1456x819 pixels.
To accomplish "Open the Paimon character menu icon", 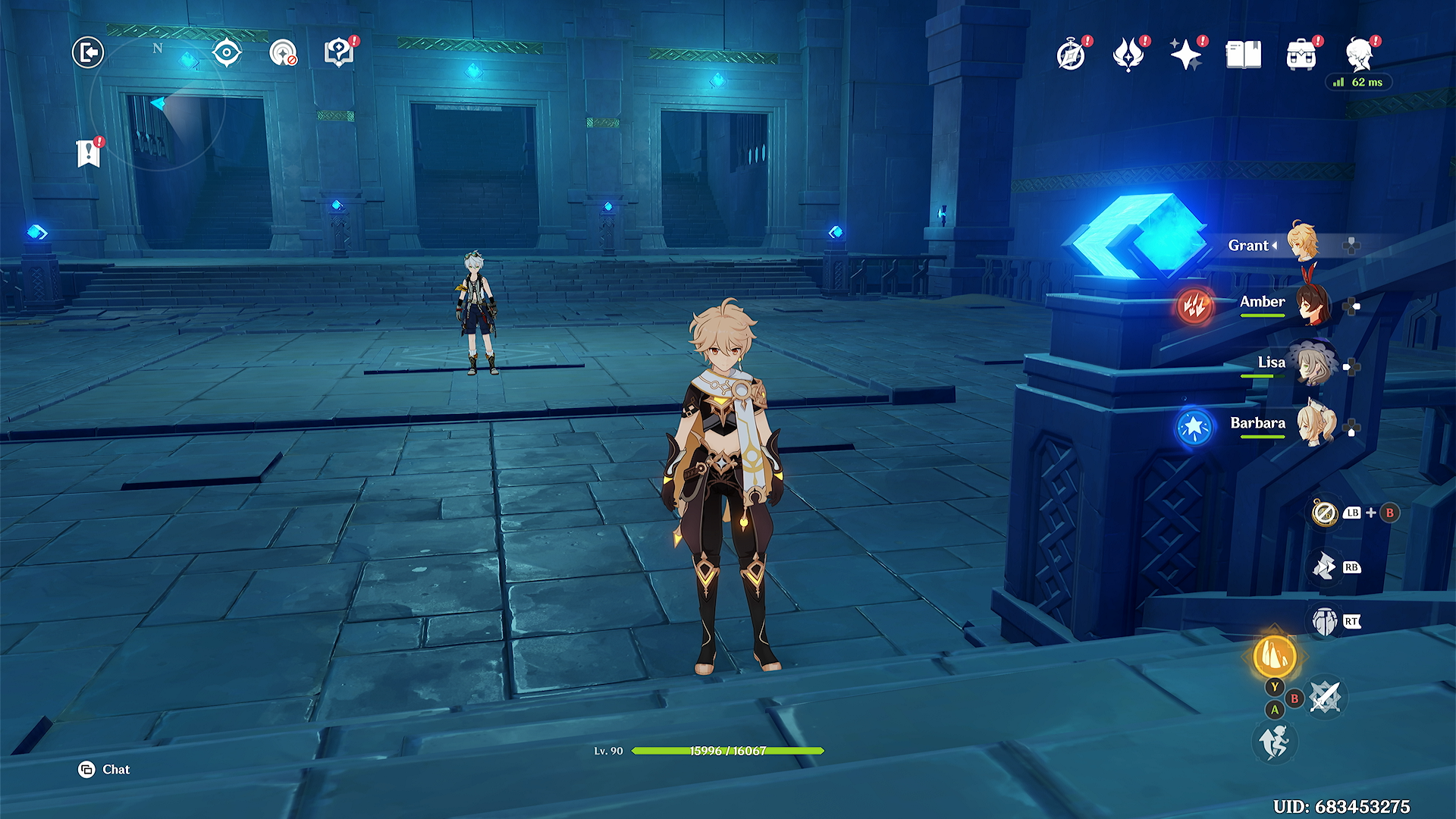I will 1360,55.
